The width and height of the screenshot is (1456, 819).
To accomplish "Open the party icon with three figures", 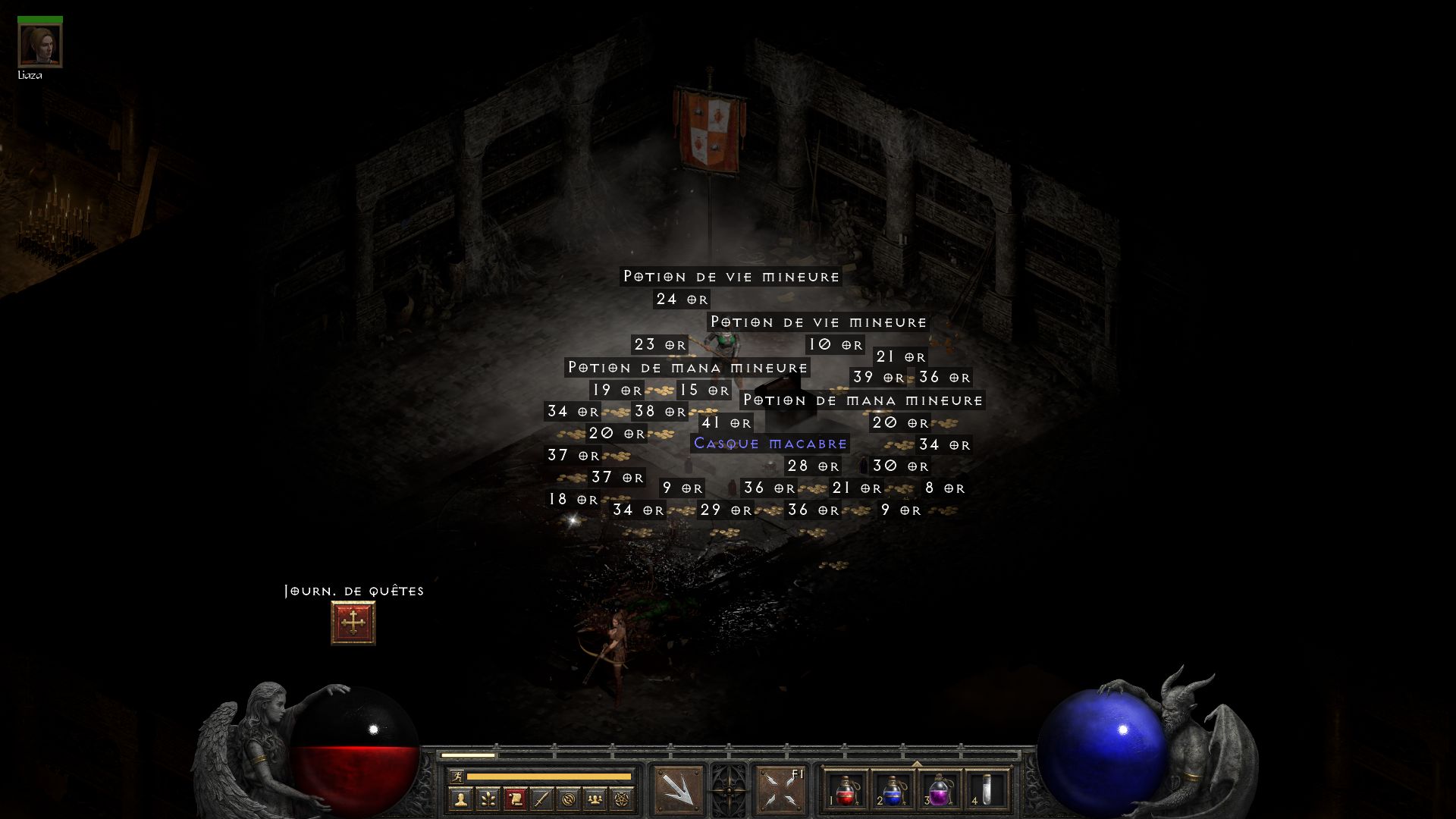I will pos(595,799).
